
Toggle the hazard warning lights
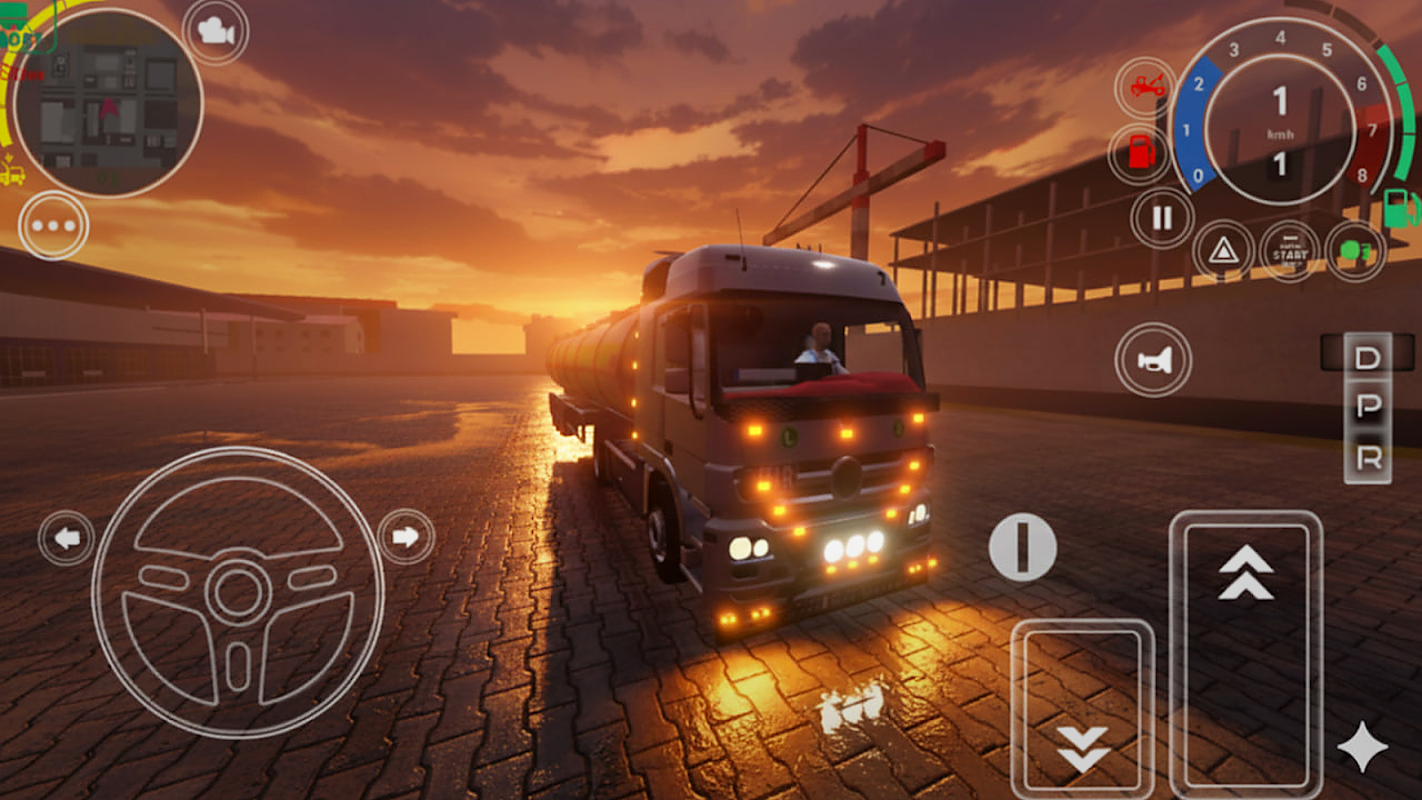[x=1223, y=250]
